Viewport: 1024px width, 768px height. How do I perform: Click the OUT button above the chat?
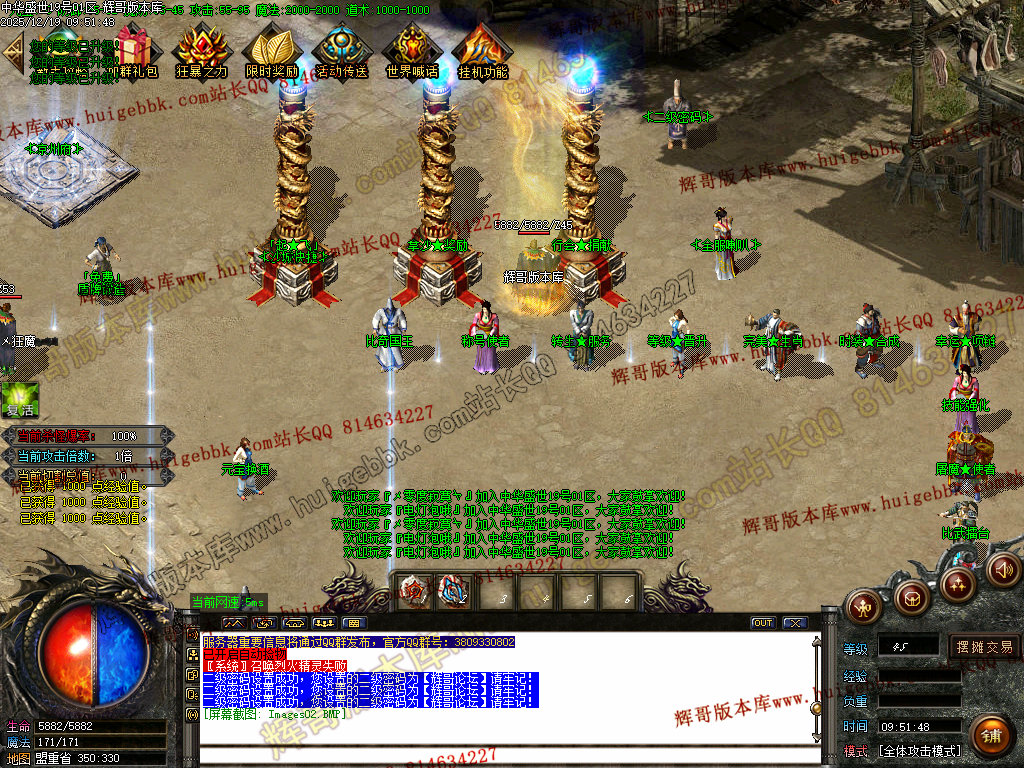[763, 622]
